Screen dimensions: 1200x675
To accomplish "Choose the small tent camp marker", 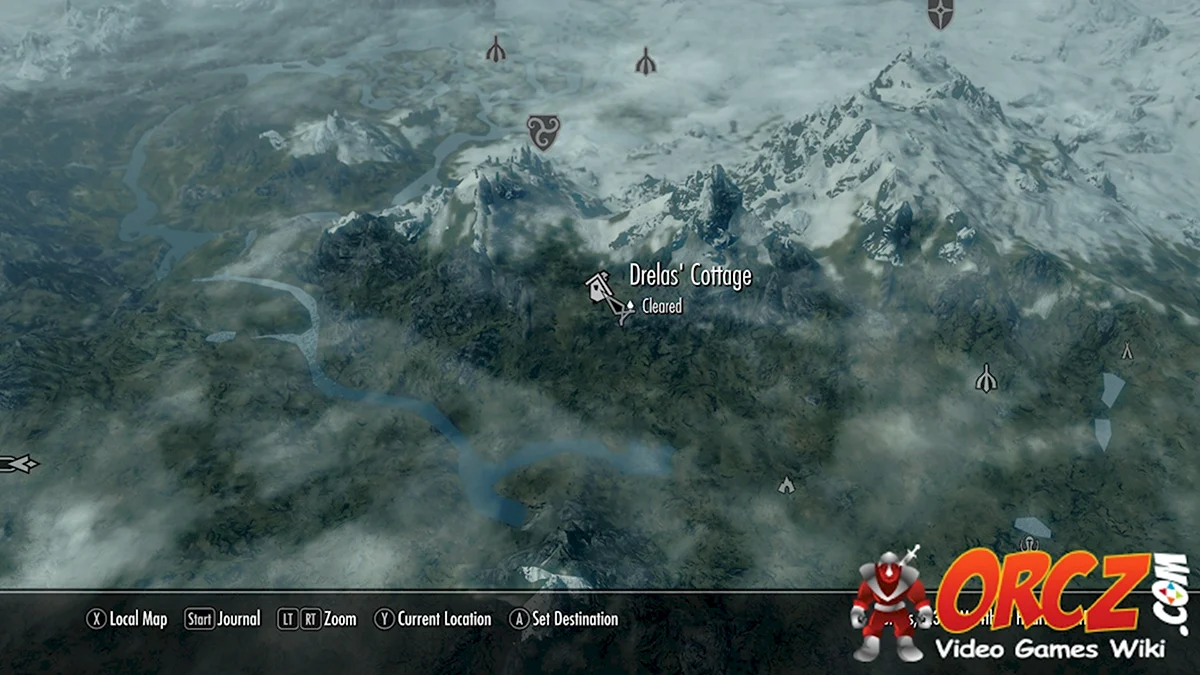I will point(1127,351).
